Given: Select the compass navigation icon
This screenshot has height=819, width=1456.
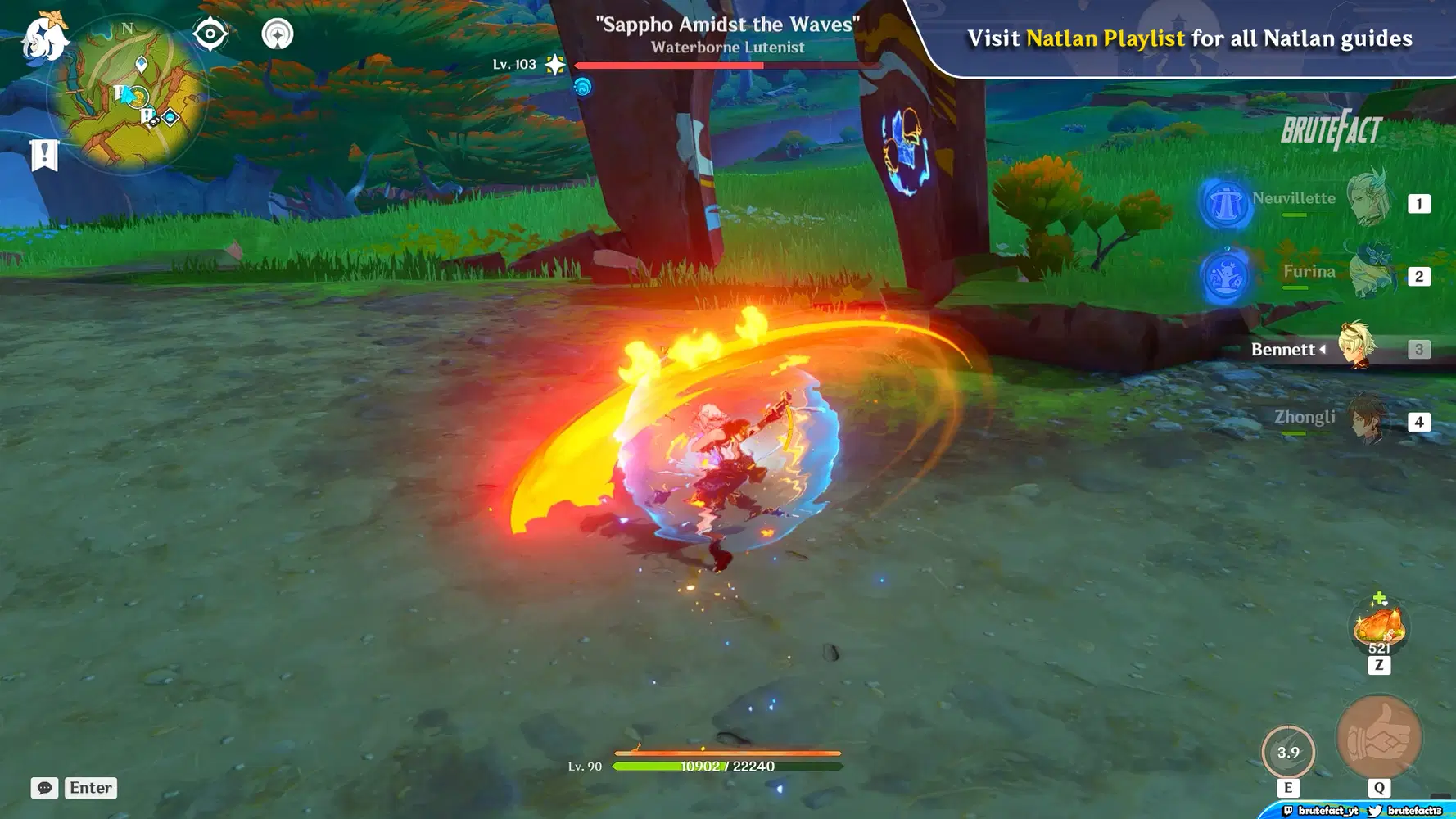Looking at the screenshot, I should click(210, 33).
